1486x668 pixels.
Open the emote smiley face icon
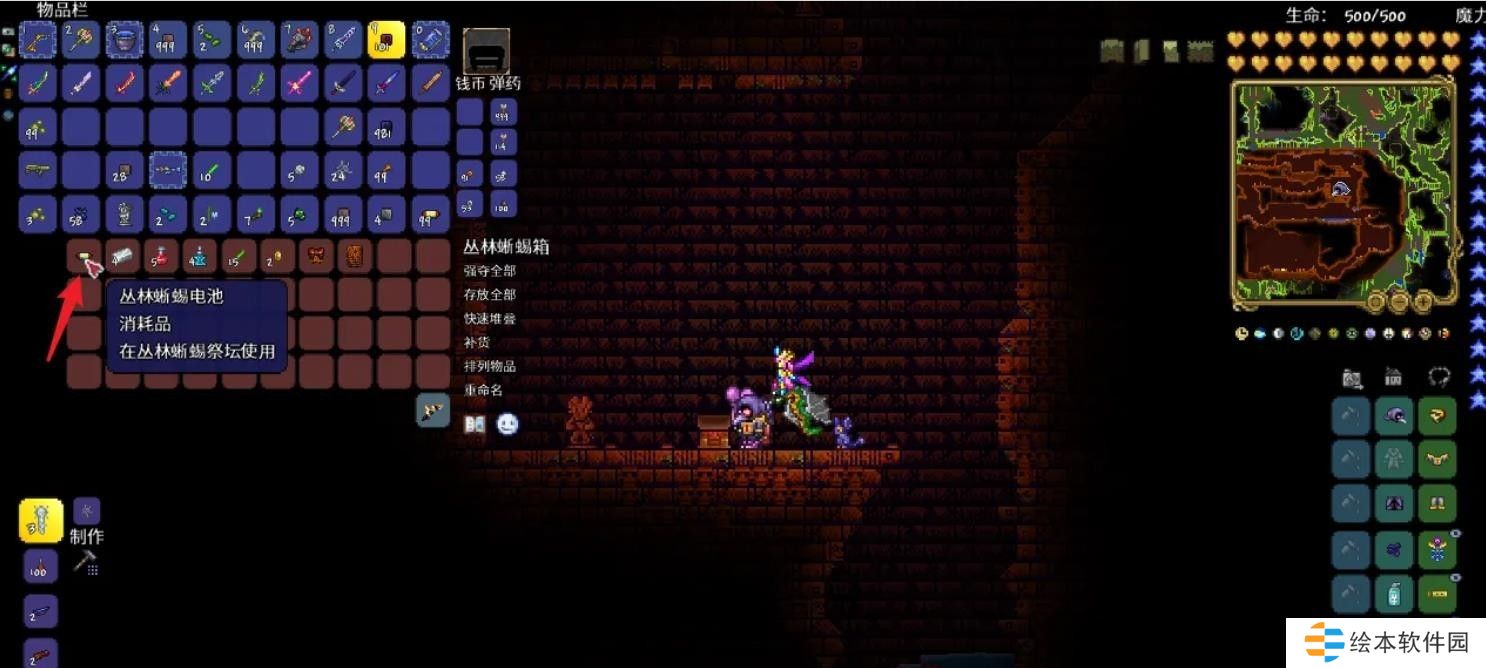508,424
